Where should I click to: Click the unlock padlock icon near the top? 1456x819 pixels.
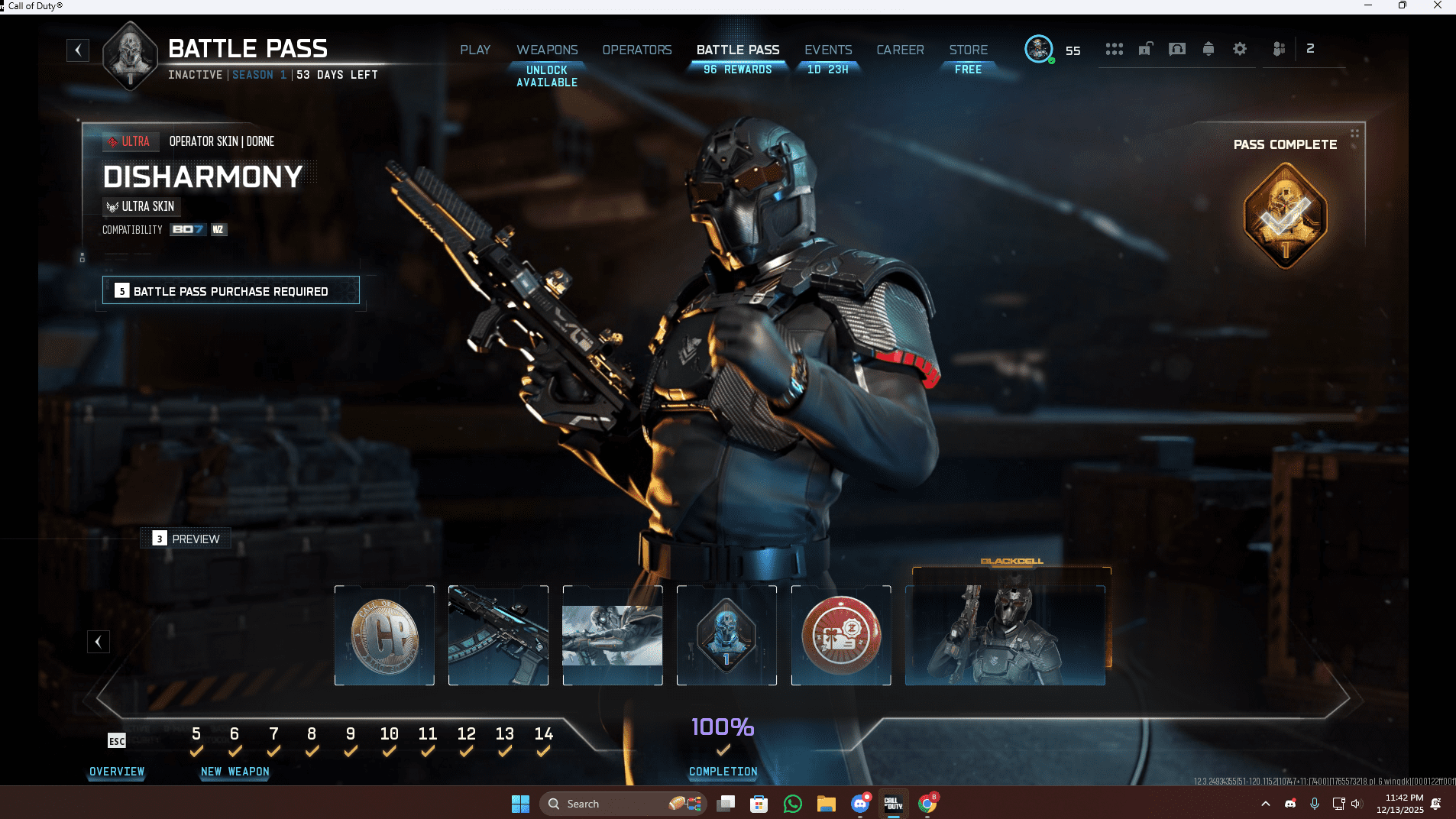[1144, 48]
